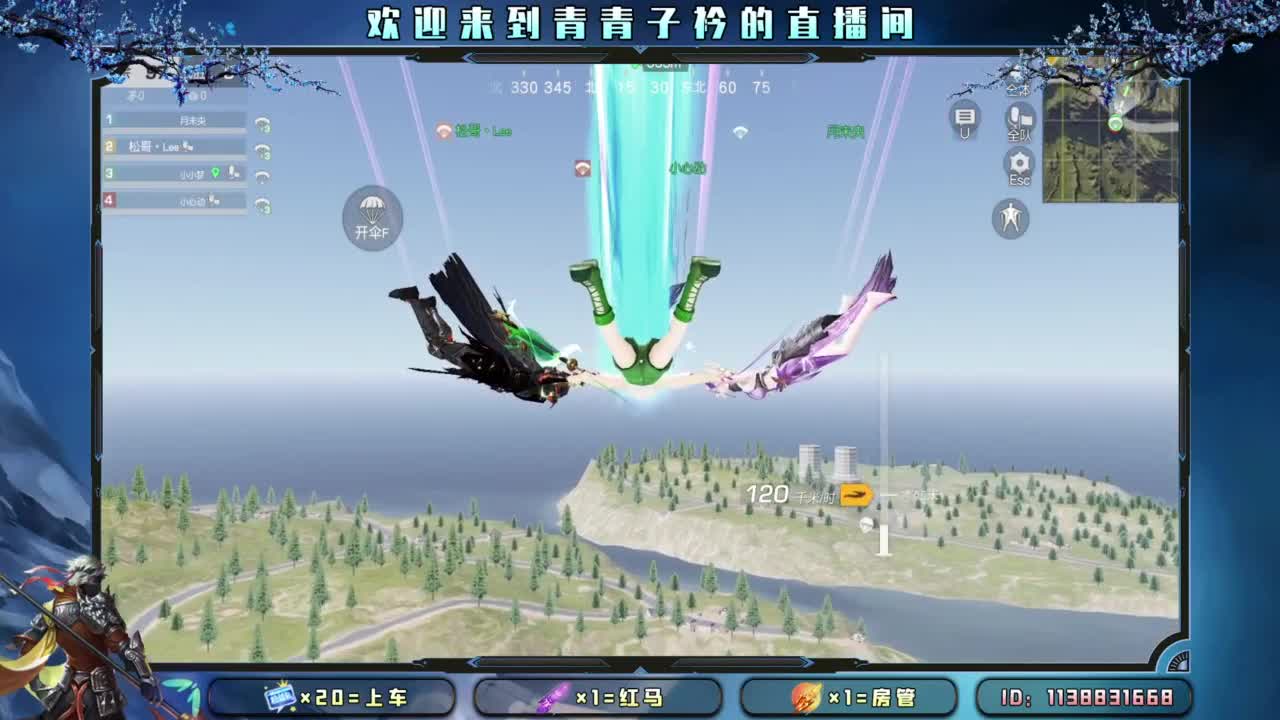Toggle the microphone icon next to 小小梦
Viewport: 1280px width, 720px height.
233,172
